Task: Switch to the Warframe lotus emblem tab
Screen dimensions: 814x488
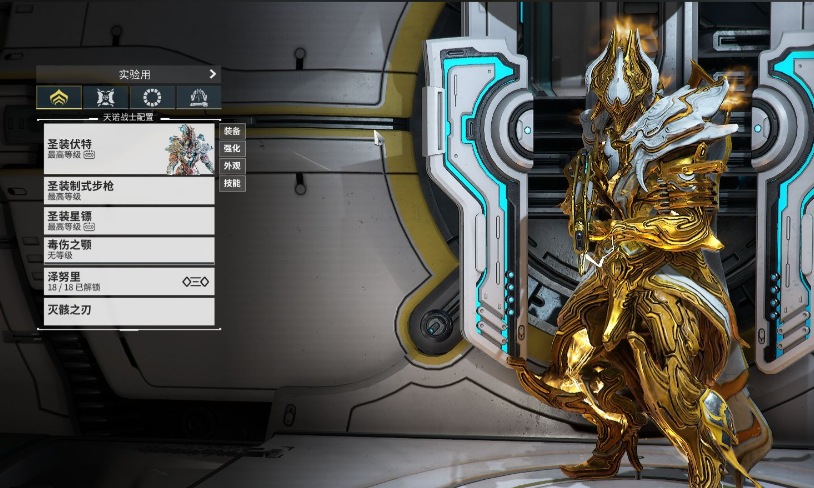Action: pyautogui.click(x=59, y=97)
